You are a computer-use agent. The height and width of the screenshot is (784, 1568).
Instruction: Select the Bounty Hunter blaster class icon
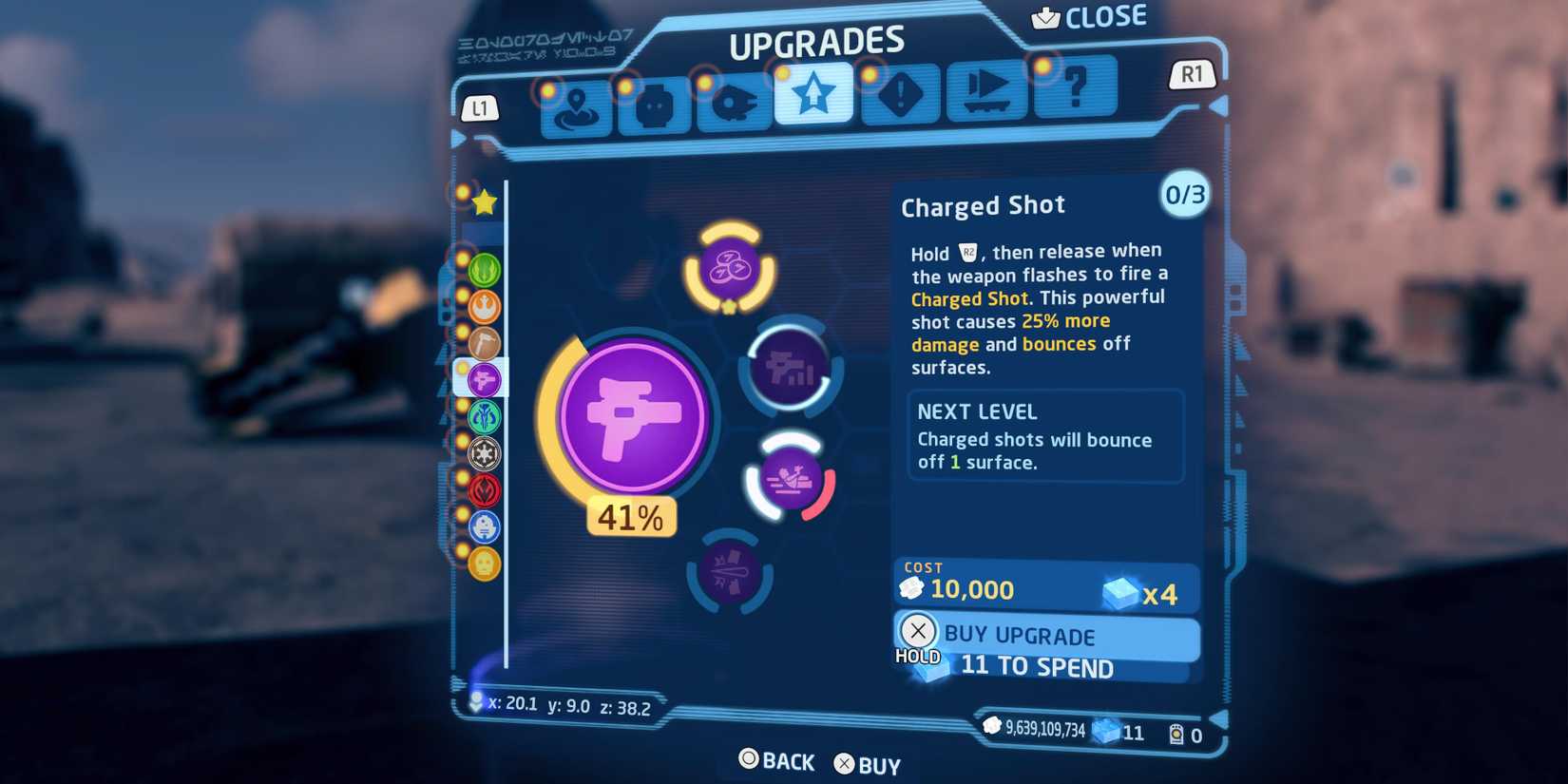pyautogui.click(x=484, y=378)
